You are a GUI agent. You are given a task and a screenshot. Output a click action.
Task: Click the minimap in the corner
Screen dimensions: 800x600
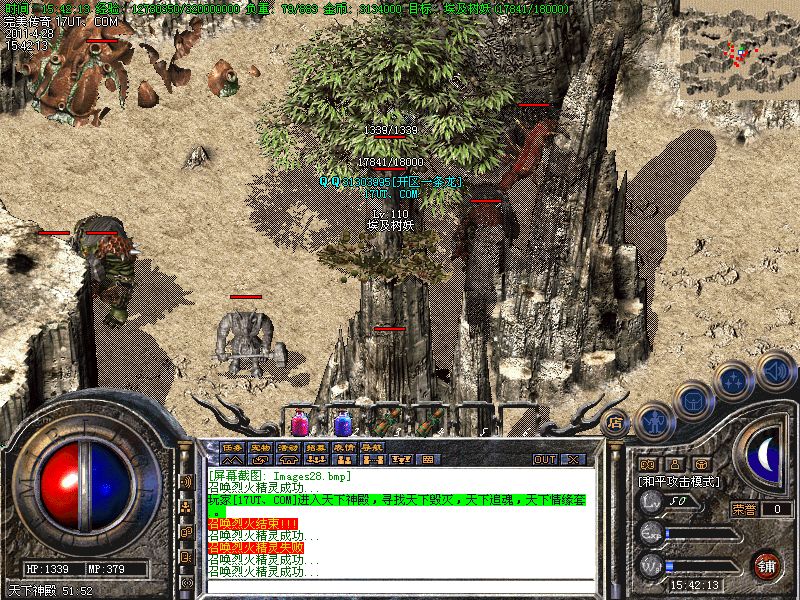739,49
